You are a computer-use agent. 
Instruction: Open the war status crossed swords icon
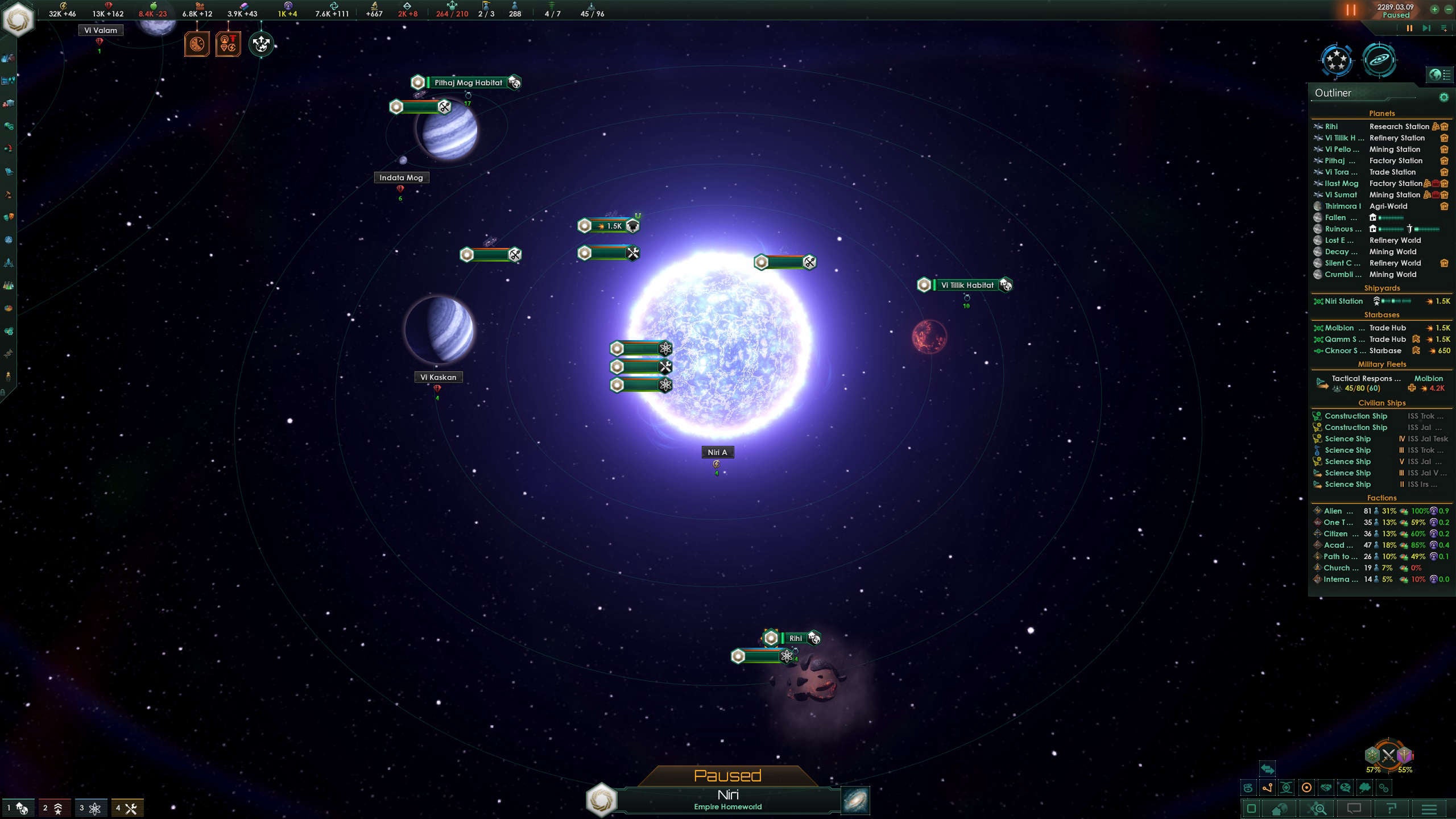[x=1388, y=755]
